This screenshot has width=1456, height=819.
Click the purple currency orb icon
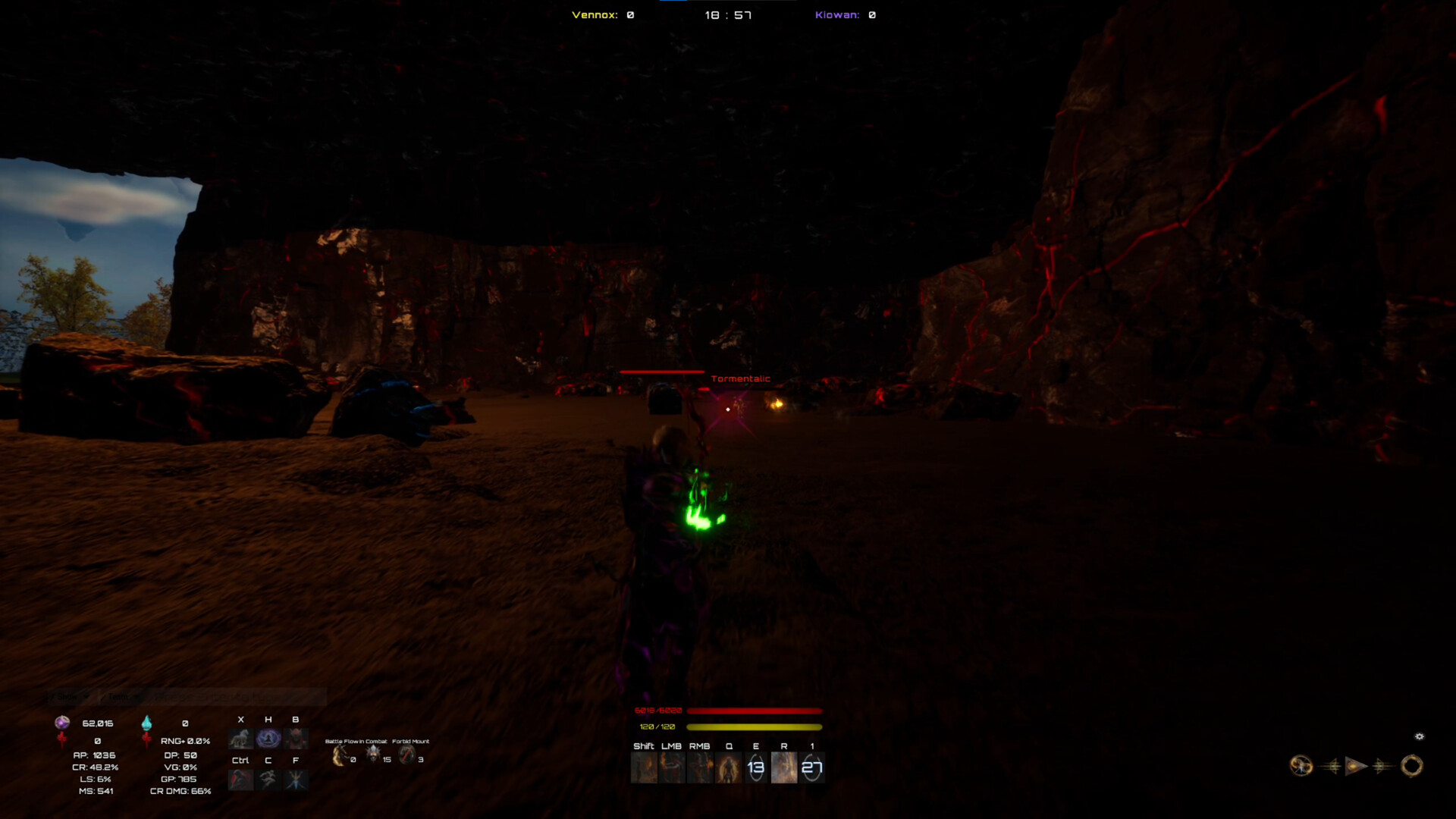point(61,723)
